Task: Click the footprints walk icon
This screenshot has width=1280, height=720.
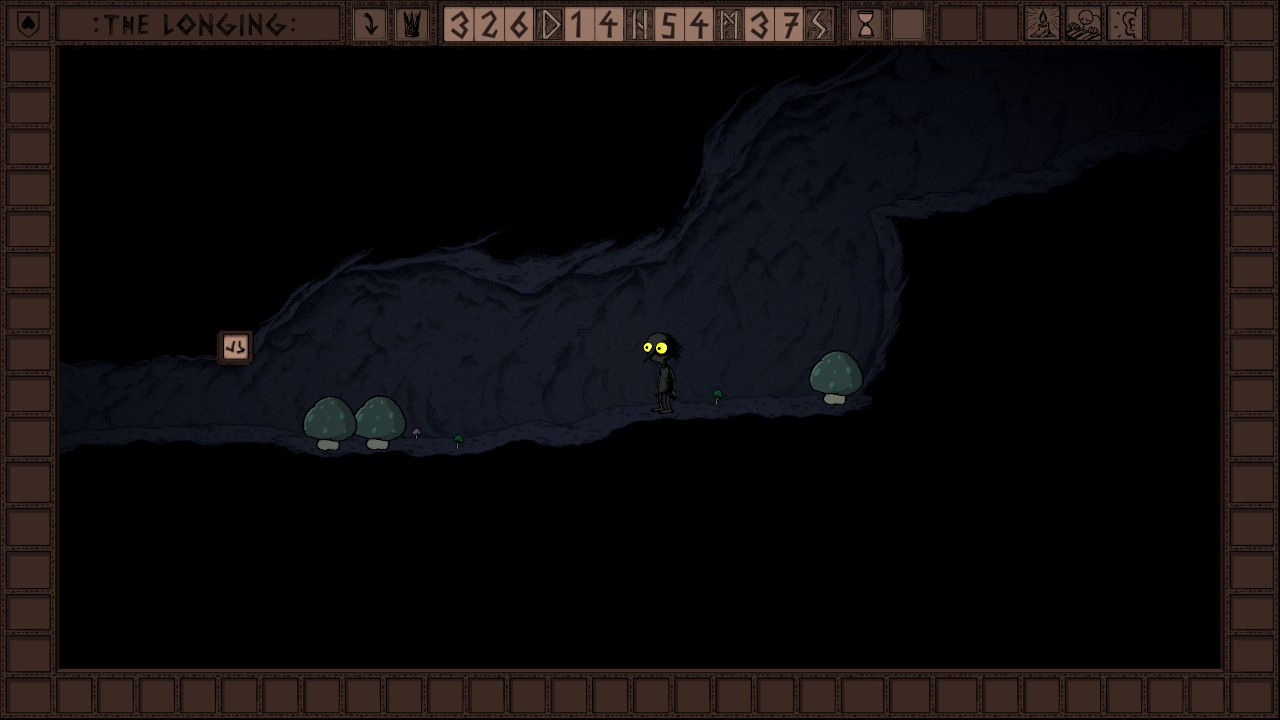Action: 236,347
